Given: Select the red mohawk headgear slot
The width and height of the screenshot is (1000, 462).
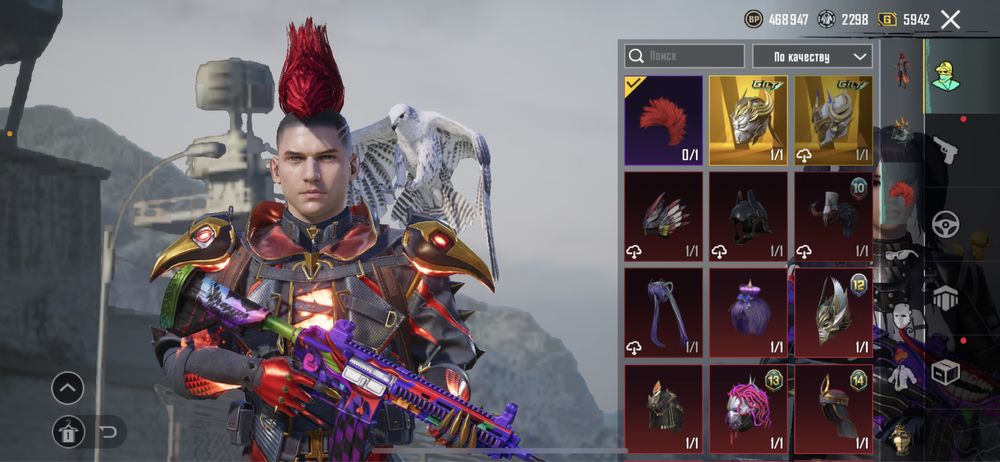Looking at the screenshot, I should click(663, 120).
